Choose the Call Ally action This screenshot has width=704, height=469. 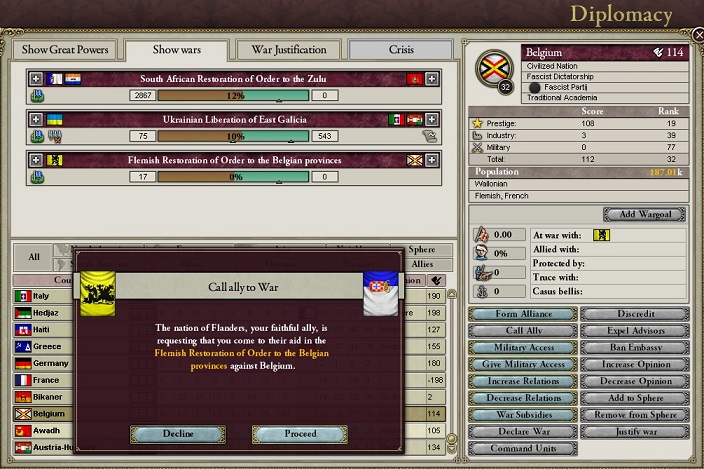[521, 331]
